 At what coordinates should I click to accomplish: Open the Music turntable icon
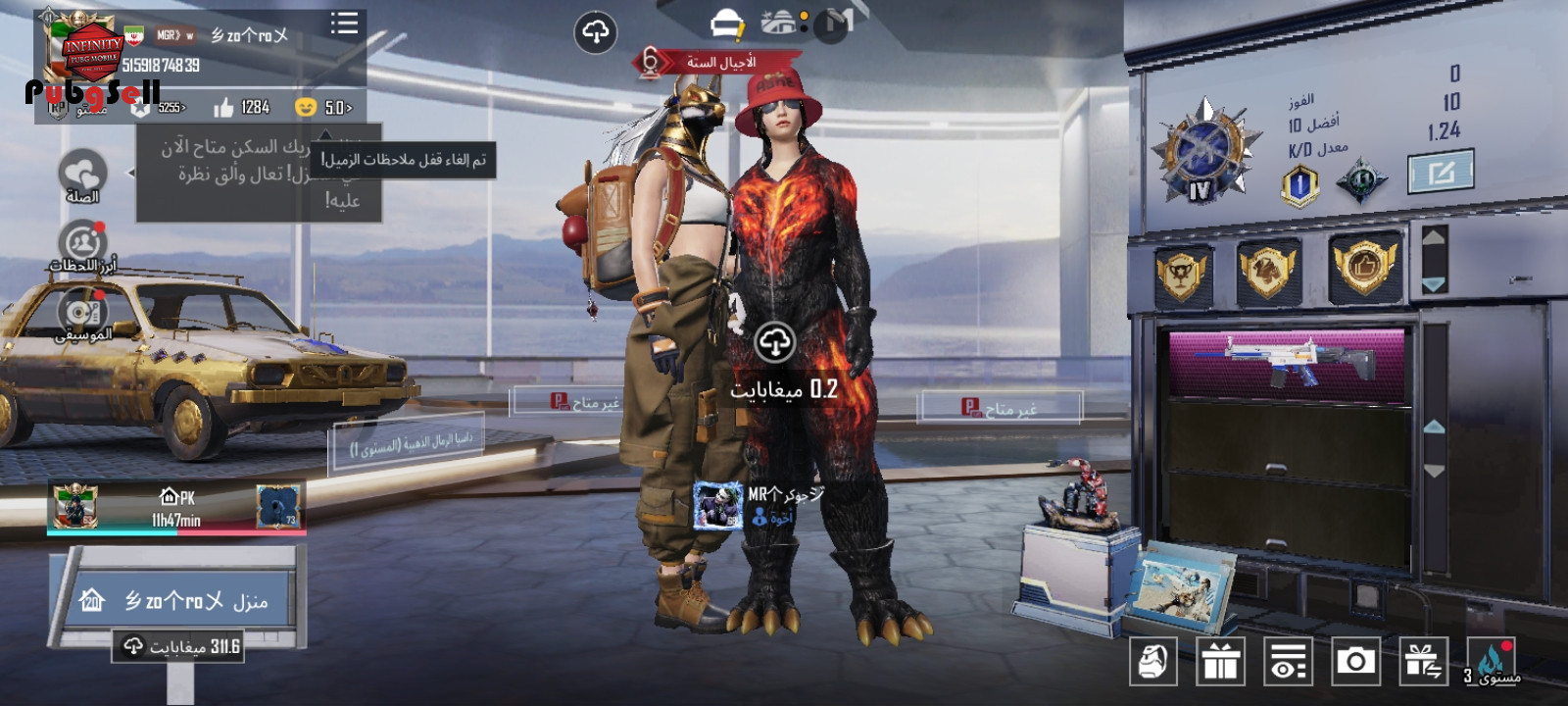(x=82, y=312)
